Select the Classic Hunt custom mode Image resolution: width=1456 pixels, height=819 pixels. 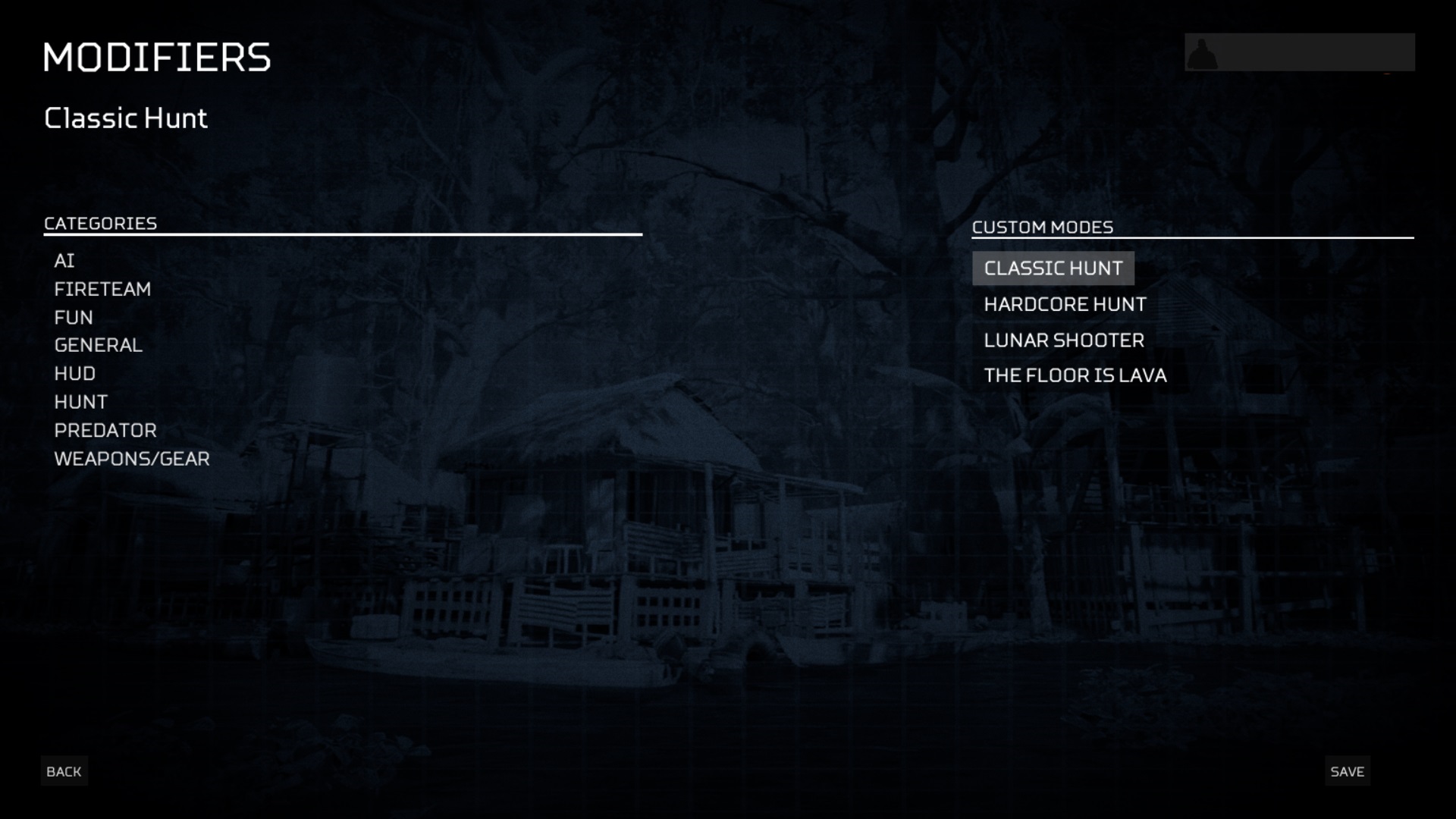(1053, 268)
